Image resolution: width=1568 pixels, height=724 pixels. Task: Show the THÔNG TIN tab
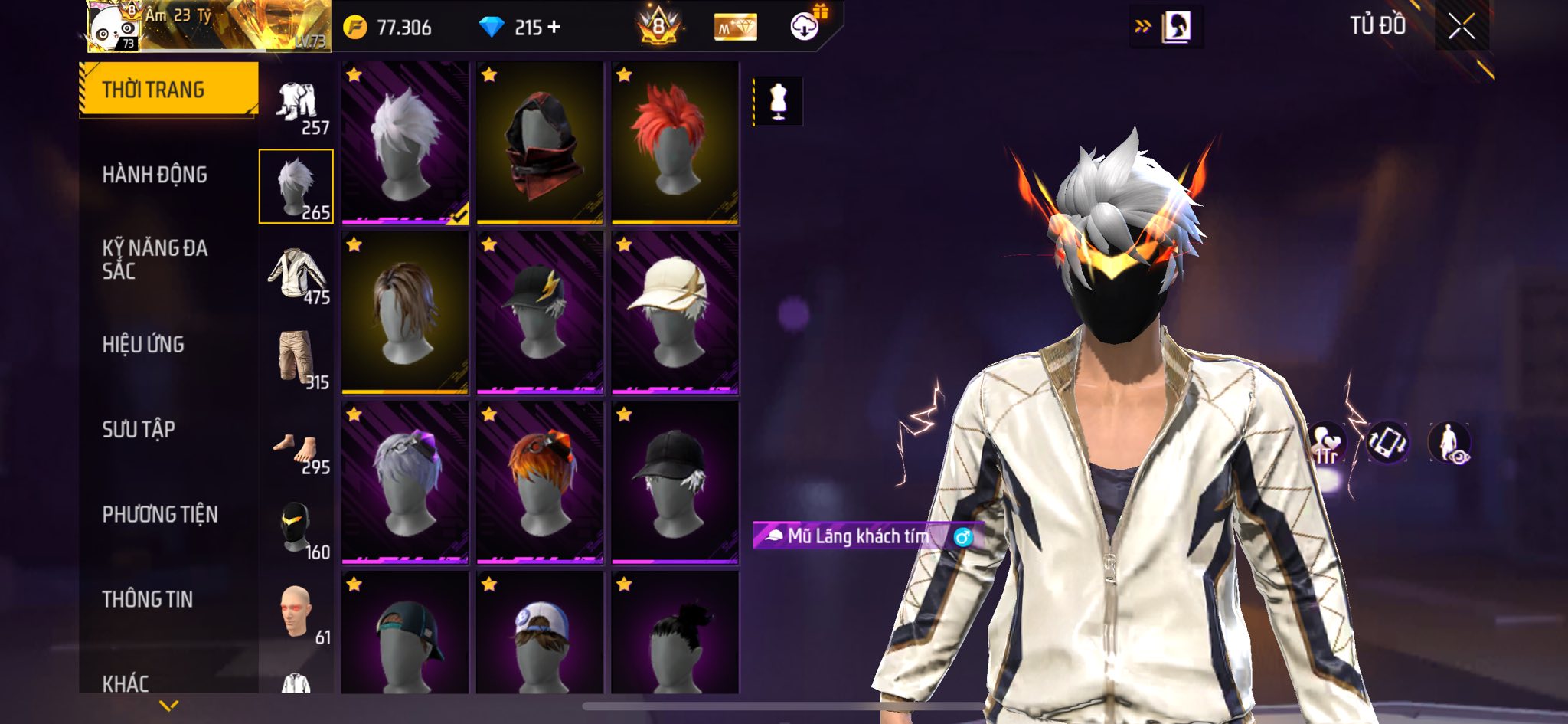tap(148, 599)
